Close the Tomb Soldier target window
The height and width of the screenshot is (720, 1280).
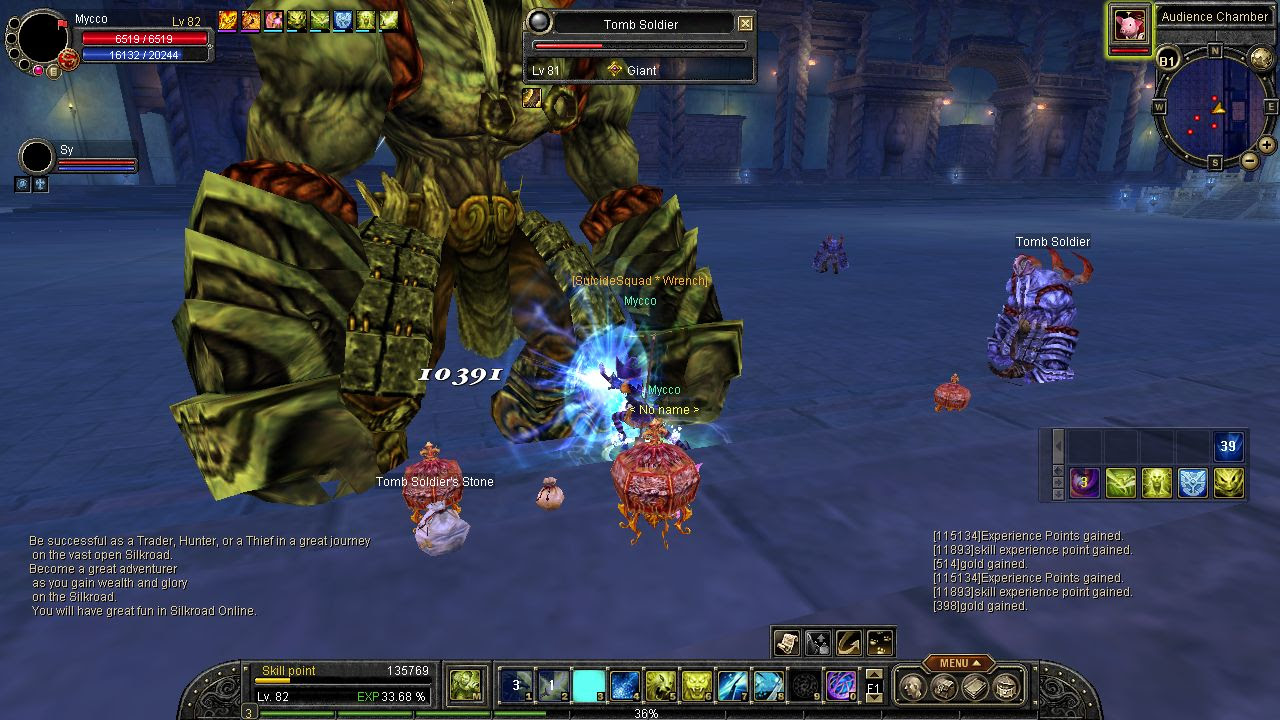click(x=745, y=23)
